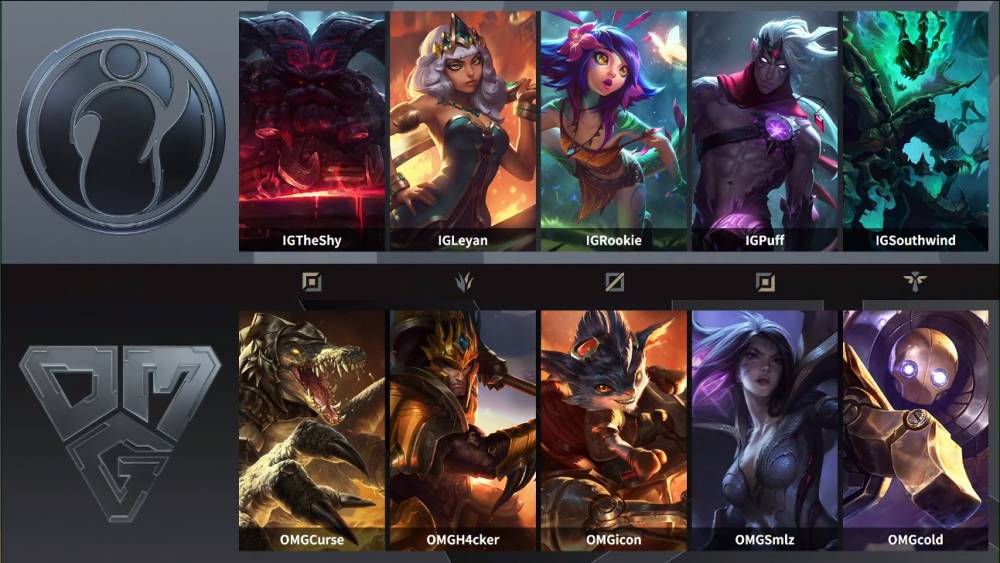Screen dimensions: 1000x563
Task: Select the jungle role icon
Action: [463, 282]
